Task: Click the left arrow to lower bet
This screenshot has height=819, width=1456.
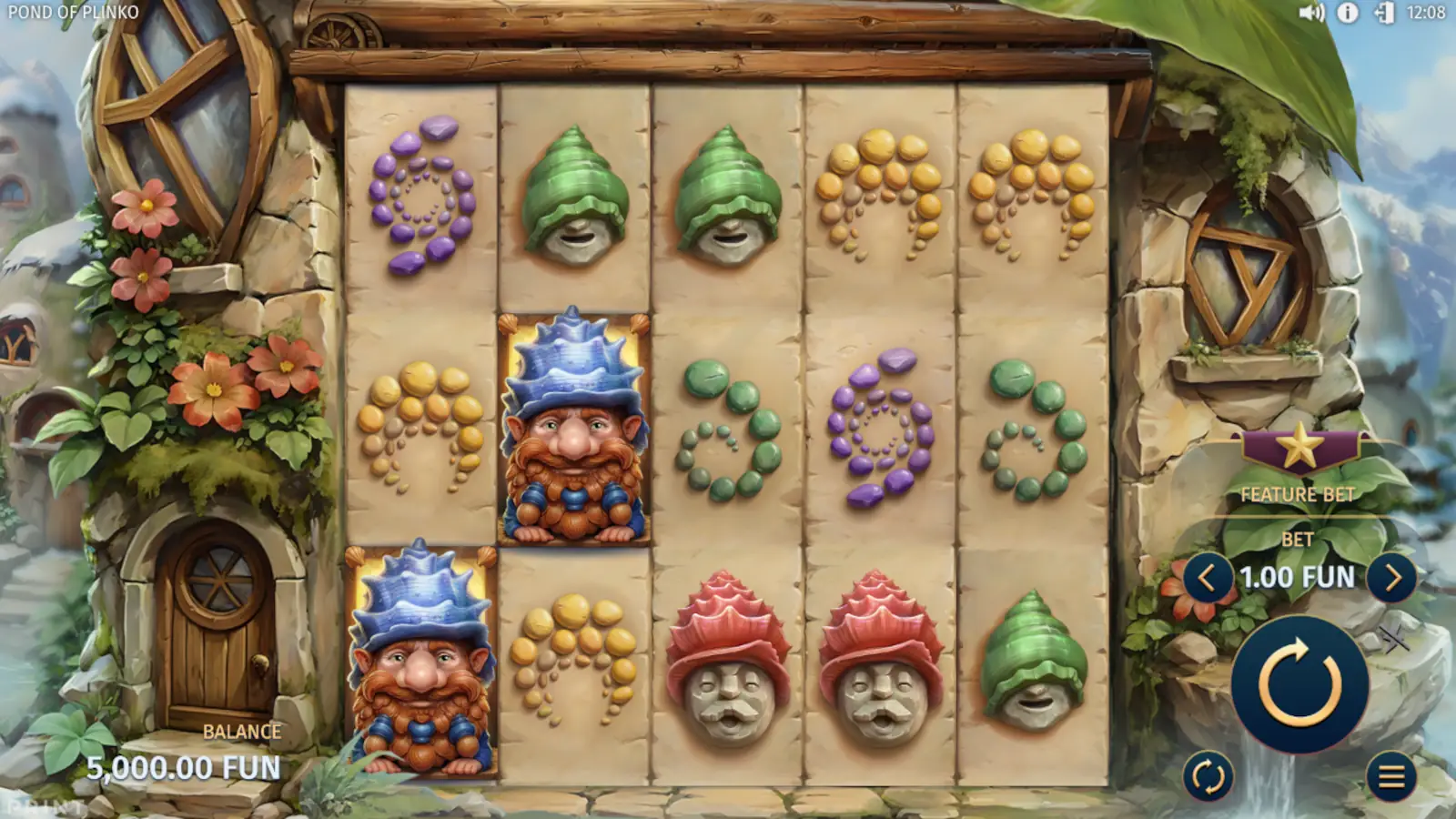Action: point(1209,577)
